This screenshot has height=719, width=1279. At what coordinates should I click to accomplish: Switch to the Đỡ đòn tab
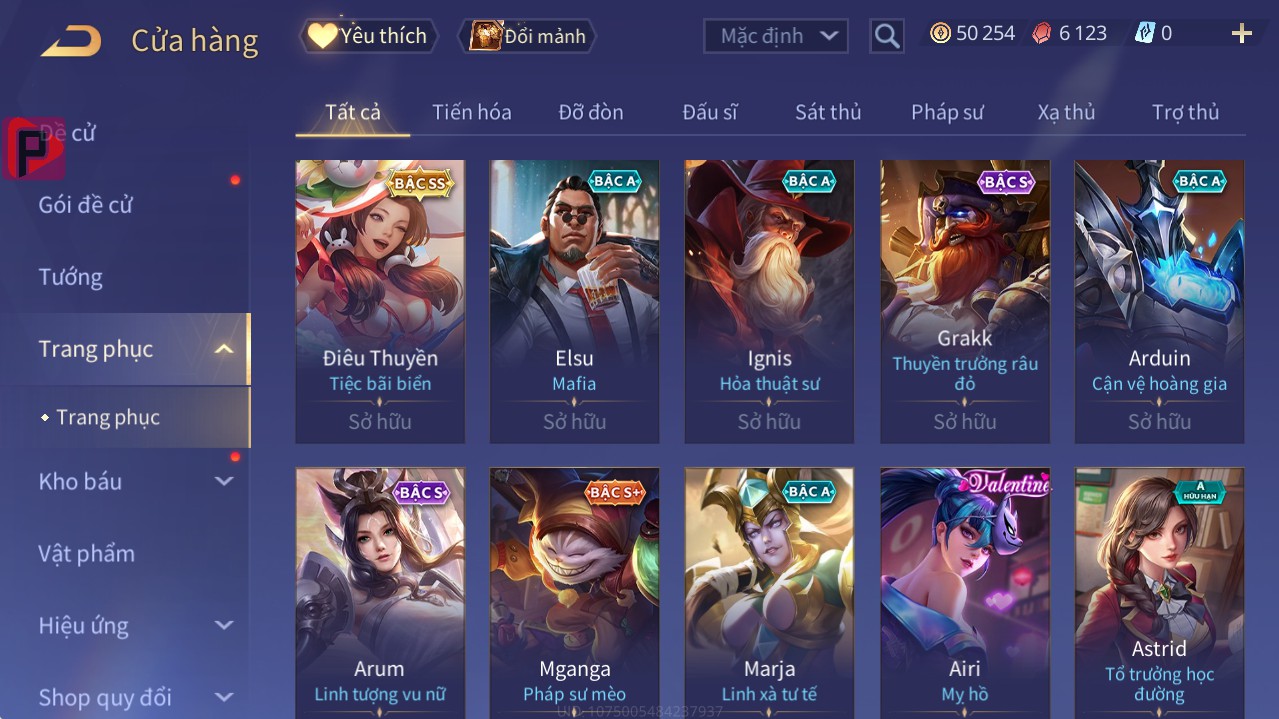(x=590, y=112)
